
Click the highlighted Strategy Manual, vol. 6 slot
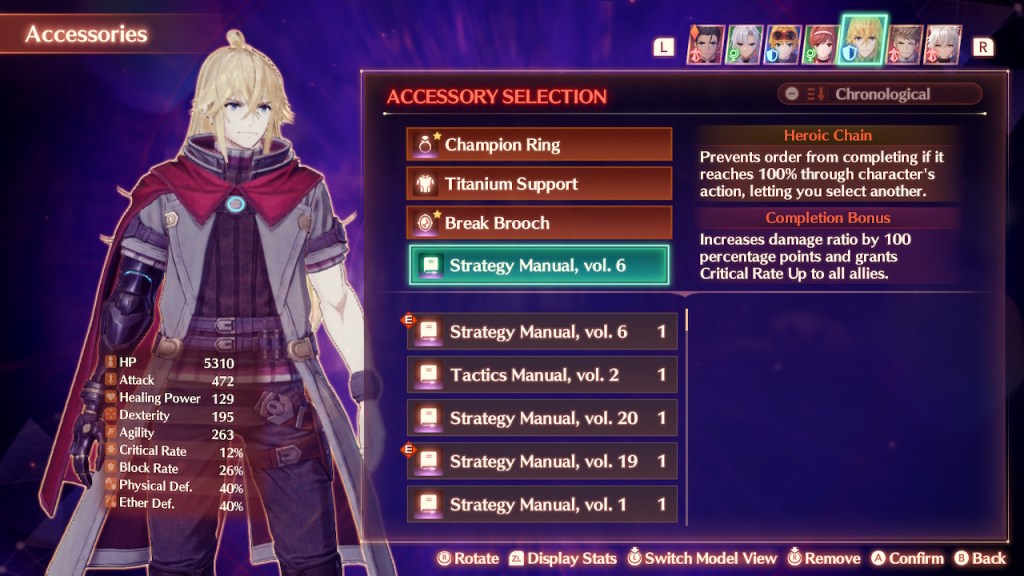(x=539, y=265)
